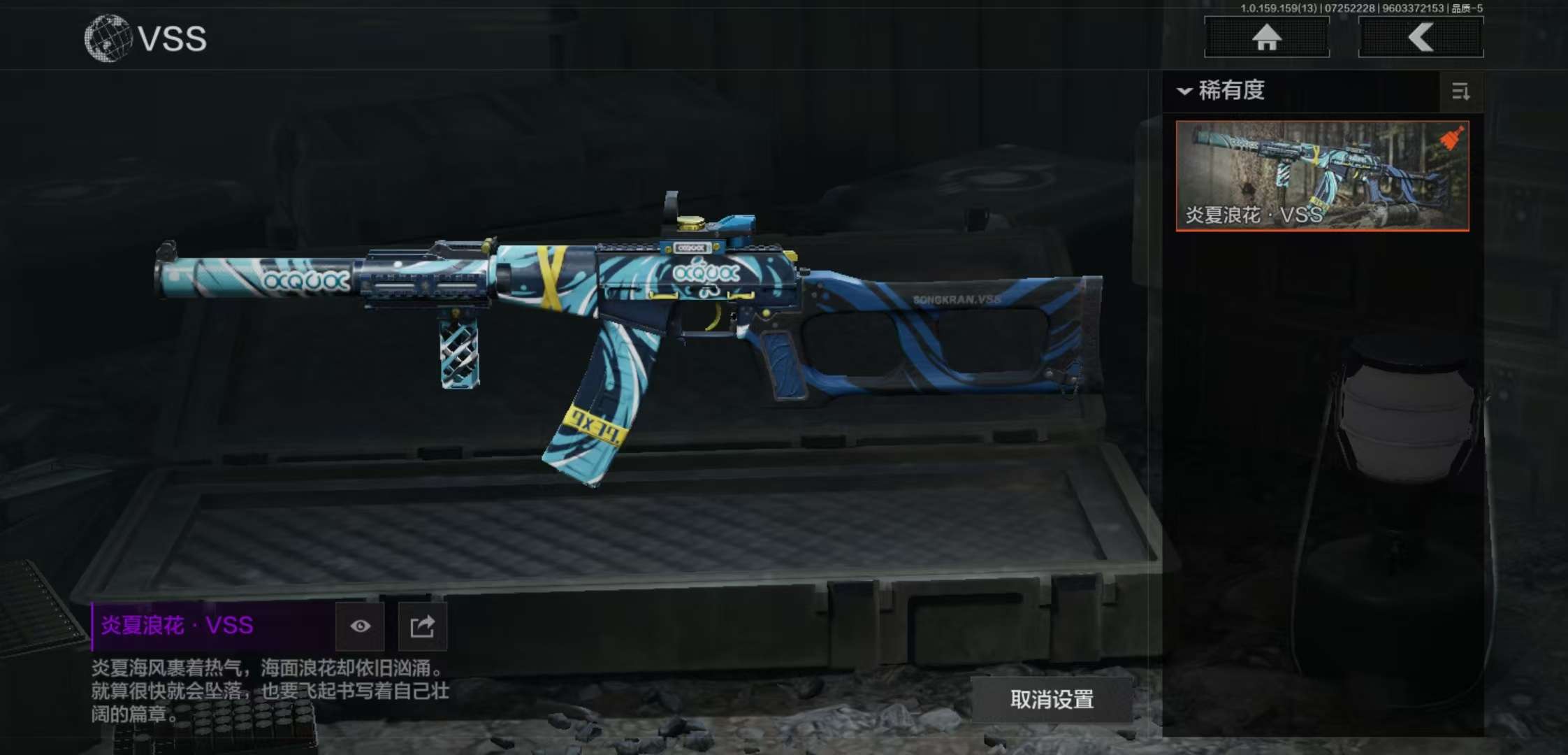Go back with the arrow button
The width and height of the screenshot is (1568, 755).
(x=1421, y=37)
